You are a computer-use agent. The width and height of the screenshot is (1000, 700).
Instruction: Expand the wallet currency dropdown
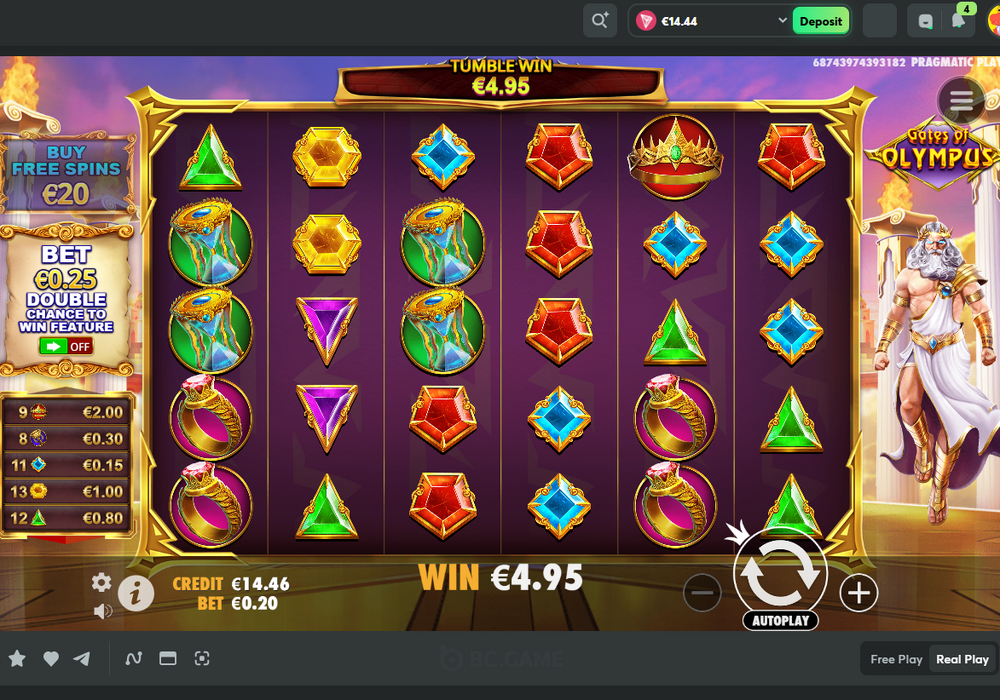(782, 21)
